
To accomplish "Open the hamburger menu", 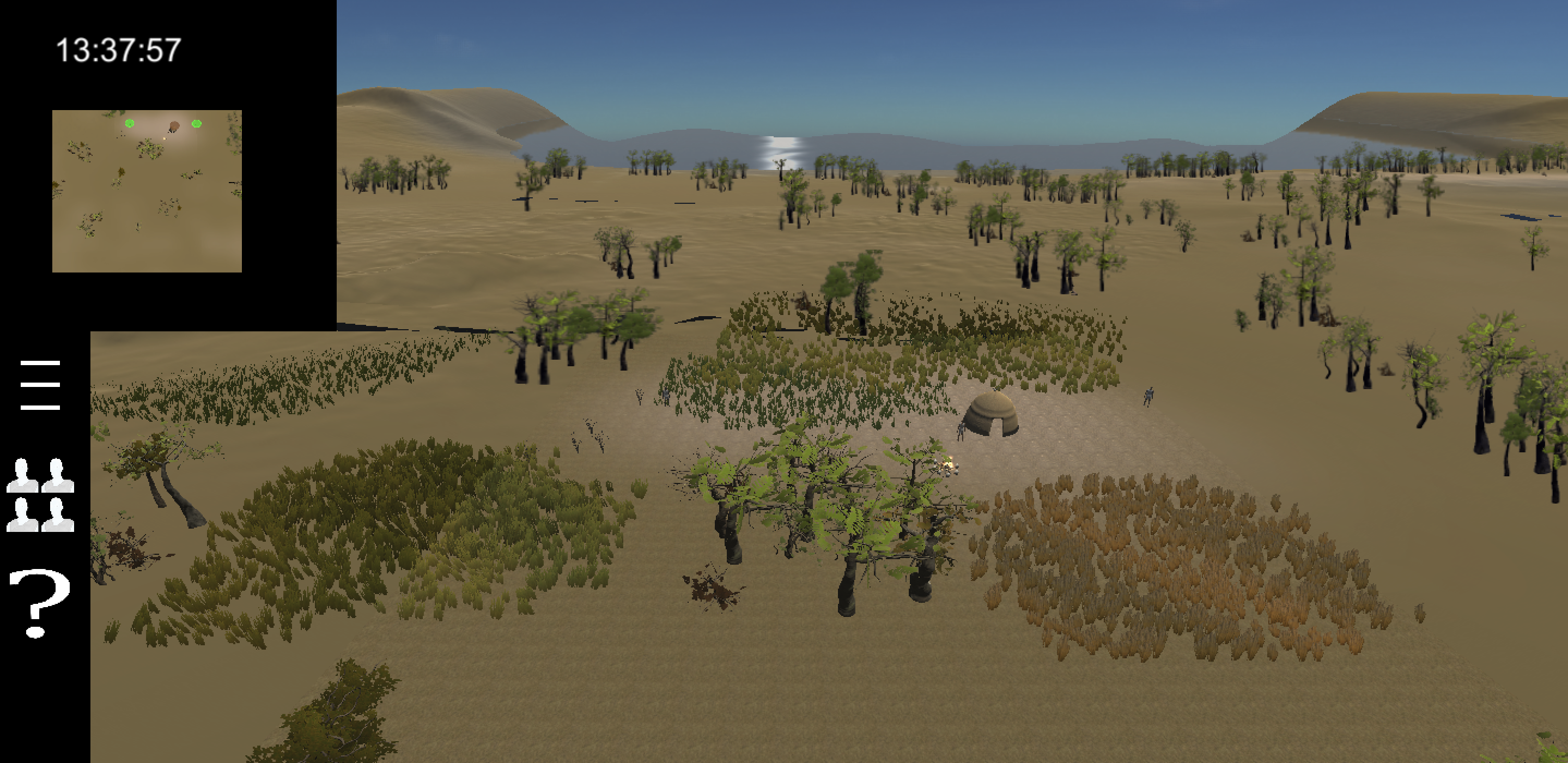I will (x=40, y=385).
